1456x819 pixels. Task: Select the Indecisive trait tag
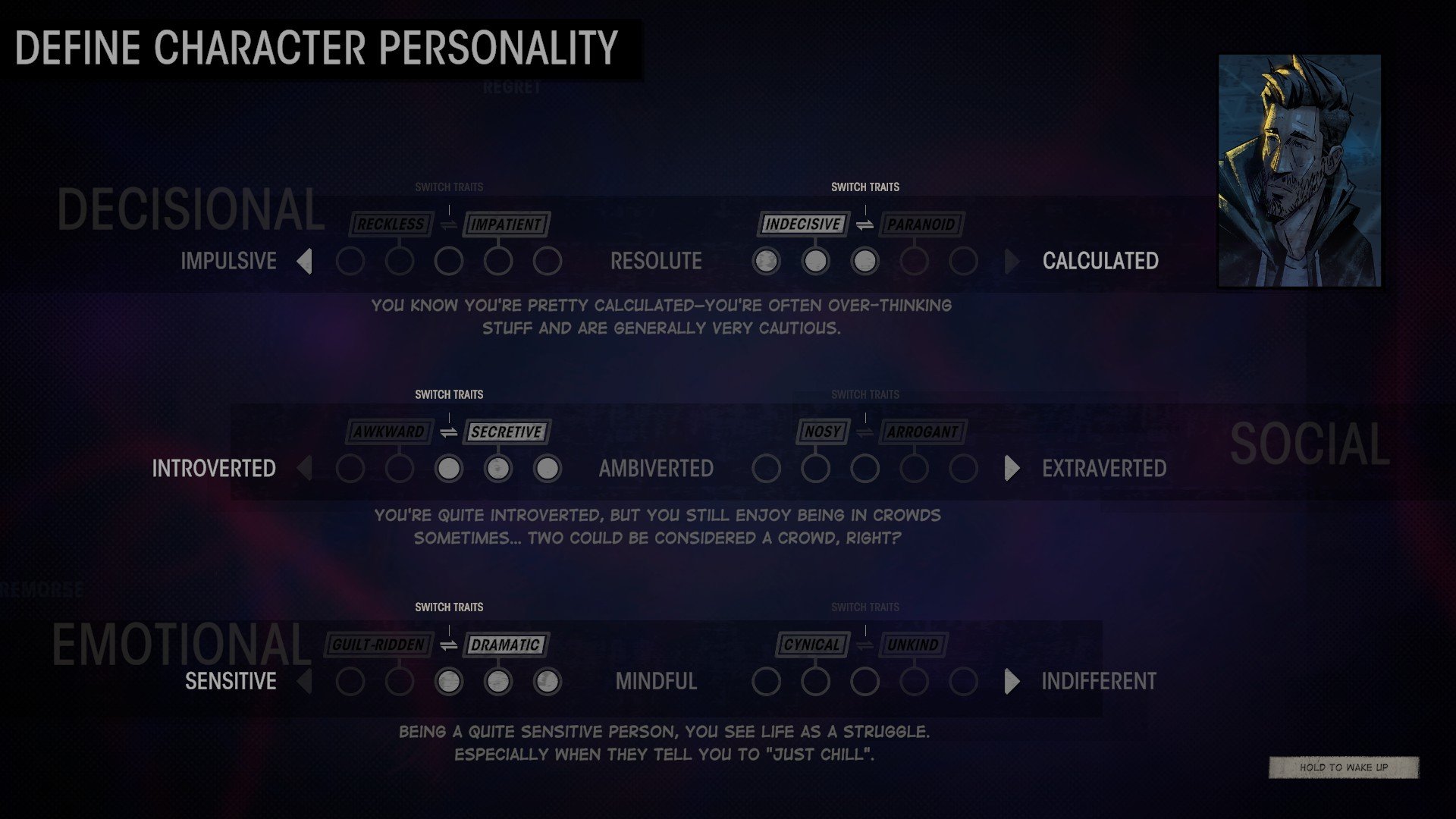802,224
